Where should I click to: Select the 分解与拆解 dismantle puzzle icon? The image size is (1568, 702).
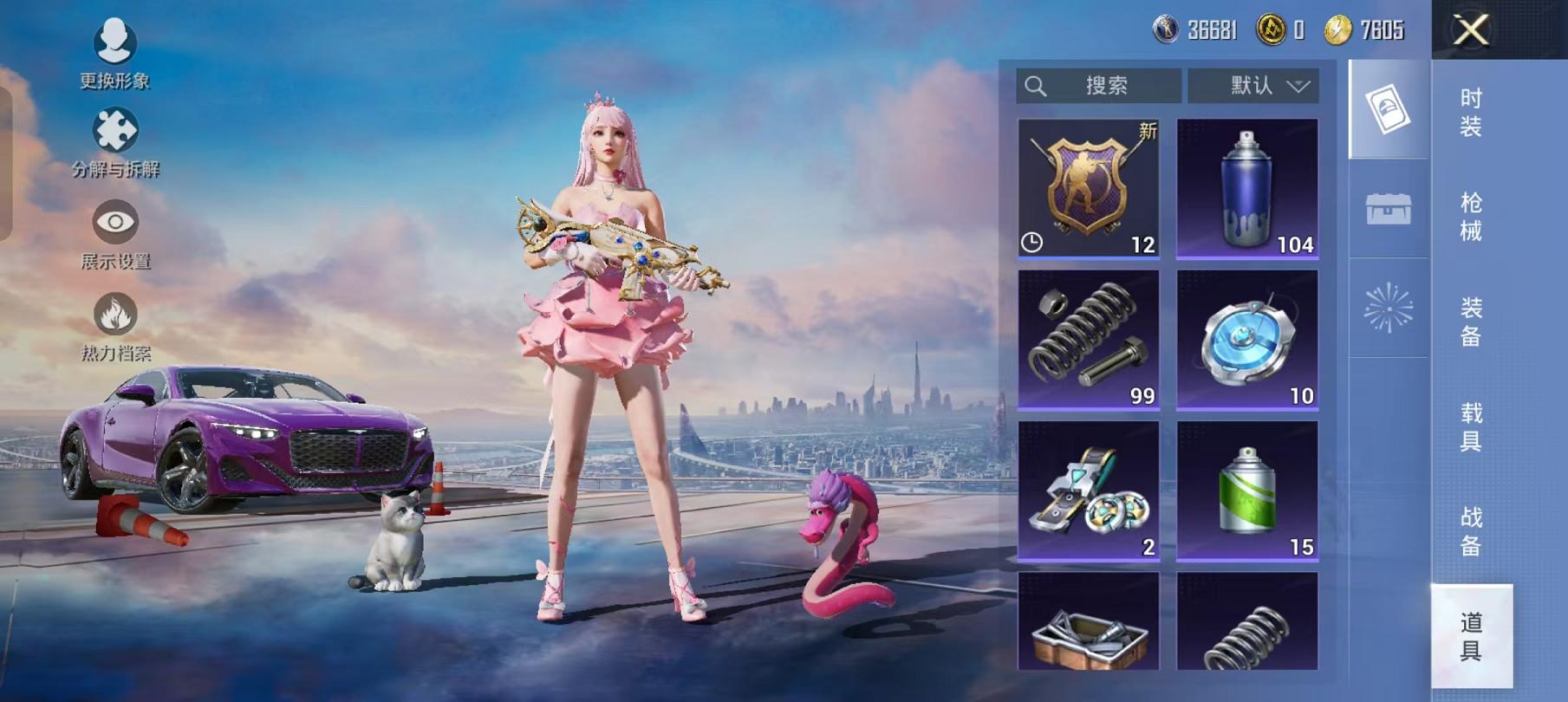tap(115, 130)
